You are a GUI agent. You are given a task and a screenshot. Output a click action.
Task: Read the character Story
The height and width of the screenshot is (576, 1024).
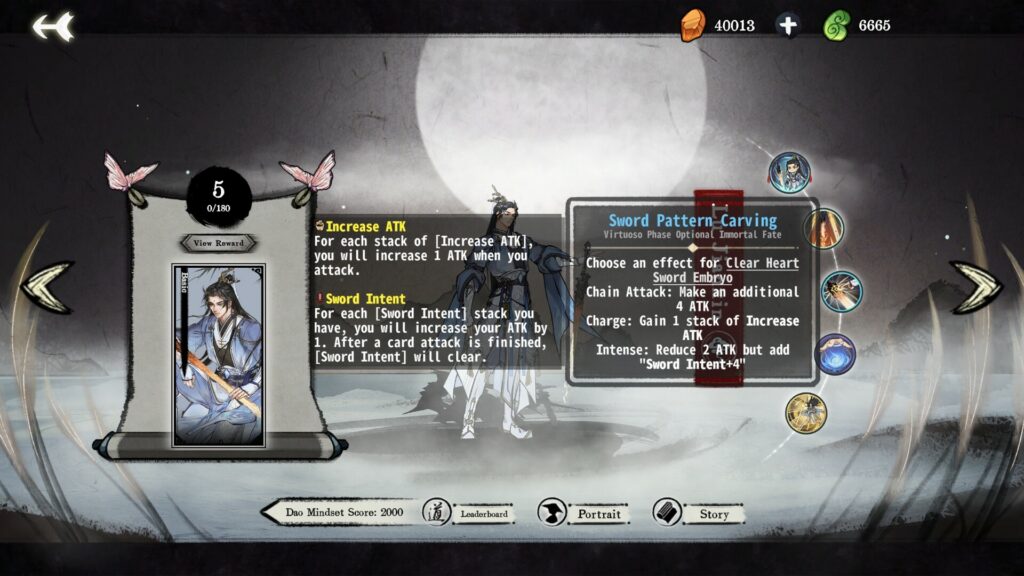pyautogui.click(x=698, y=513)
